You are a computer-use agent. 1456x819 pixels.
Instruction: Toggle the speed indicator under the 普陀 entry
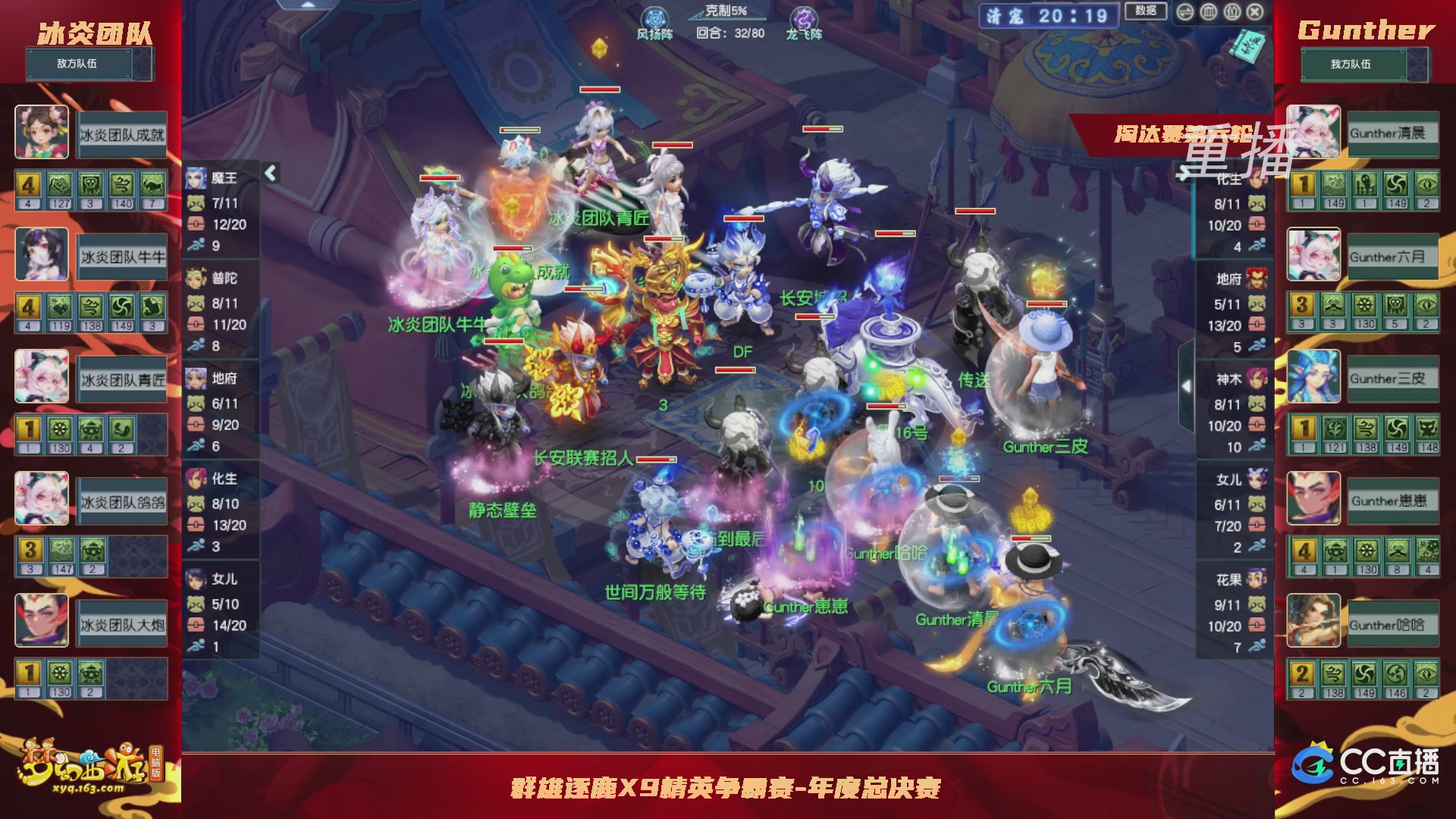point(195,344)
